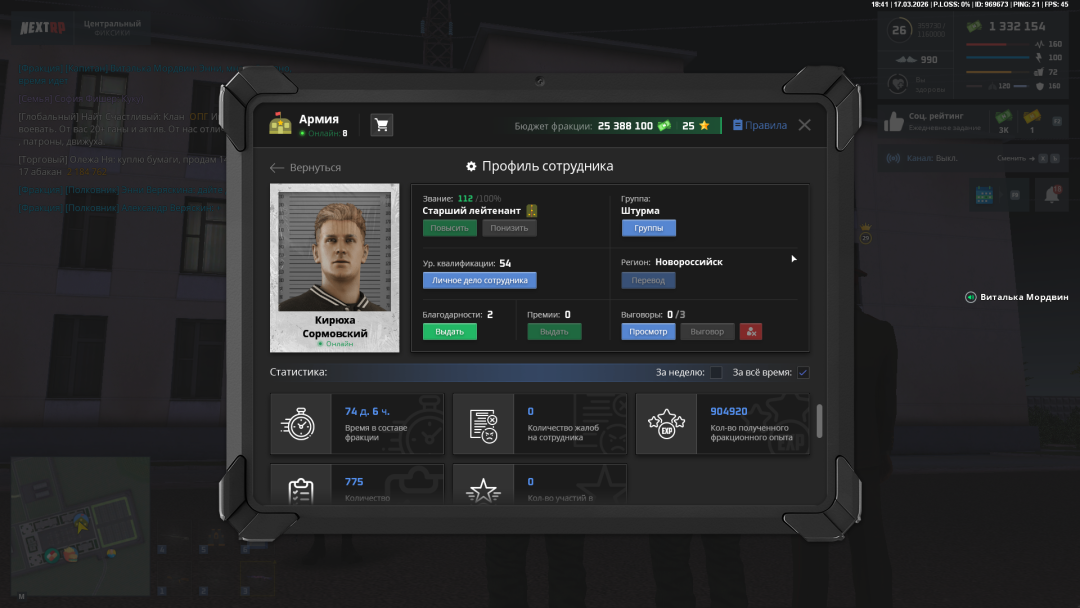This screenshot has width=1080, height=608.
Task: Click the Перевод region transfer button
Action: (648, 281)
